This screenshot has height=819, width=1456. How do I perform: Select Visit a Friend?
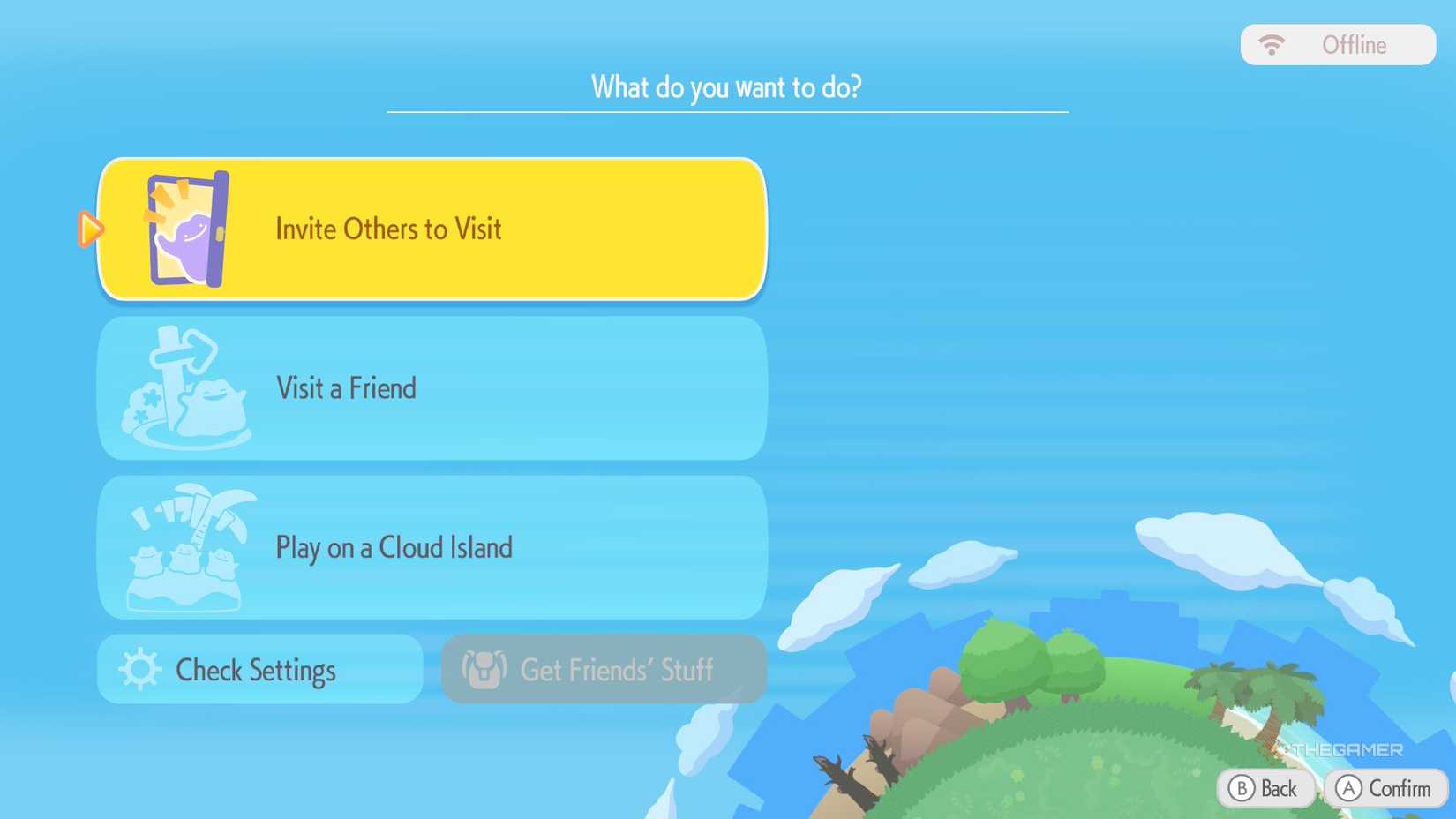pyautogui.click(x=432, y=388)
